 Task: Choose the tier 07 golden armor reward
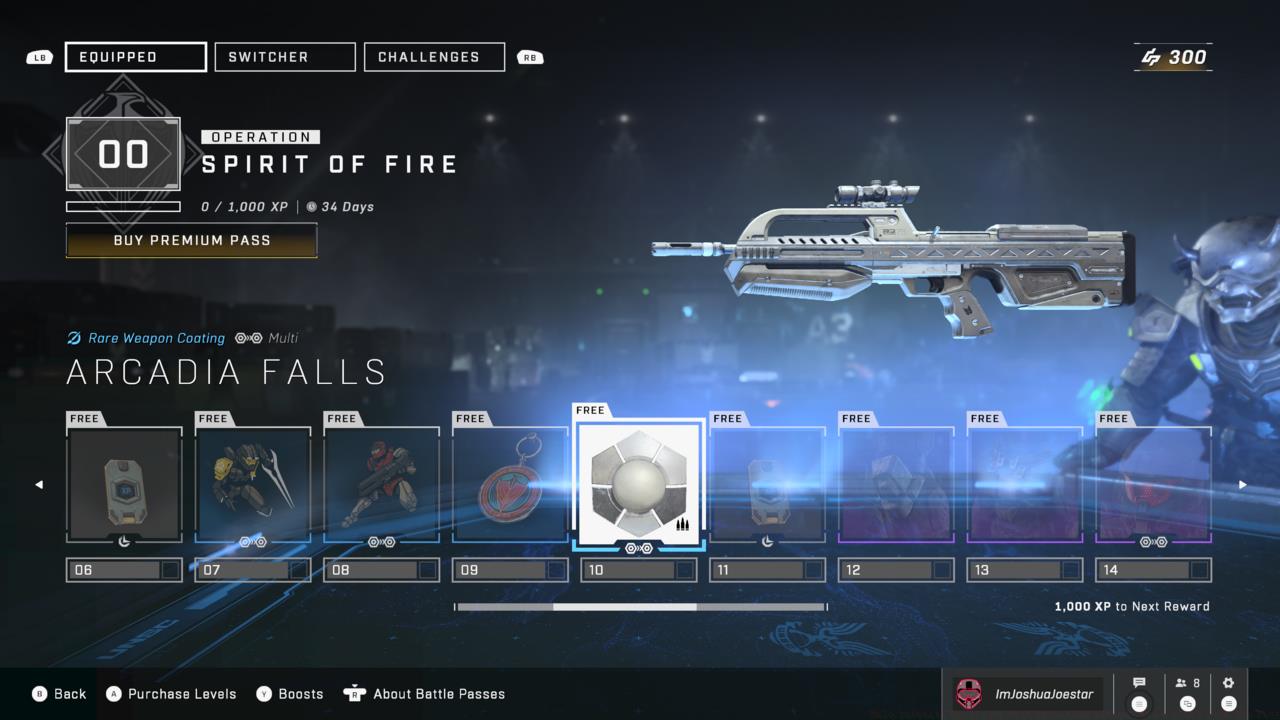253,485
